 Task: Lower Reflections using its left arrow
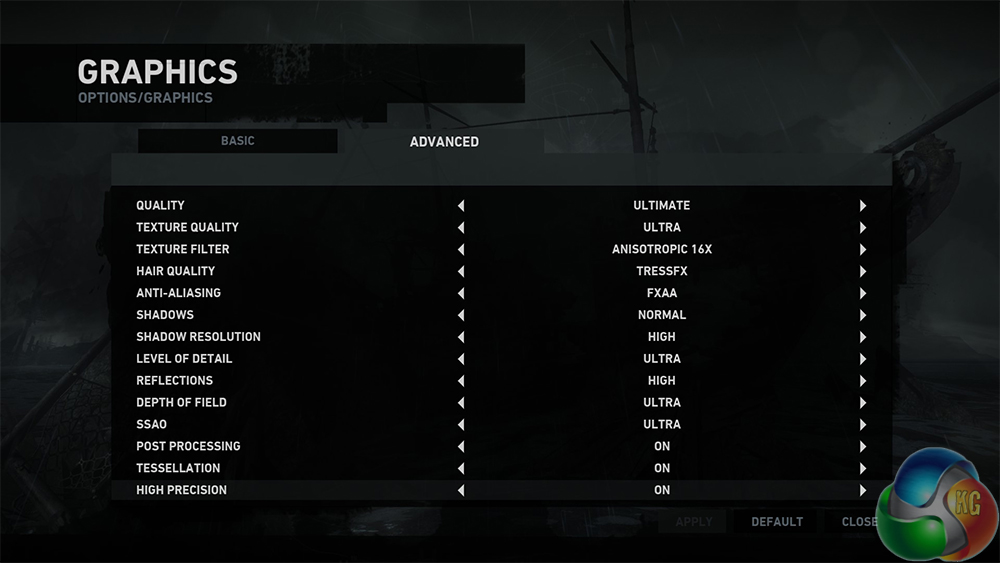click(461, 381)
